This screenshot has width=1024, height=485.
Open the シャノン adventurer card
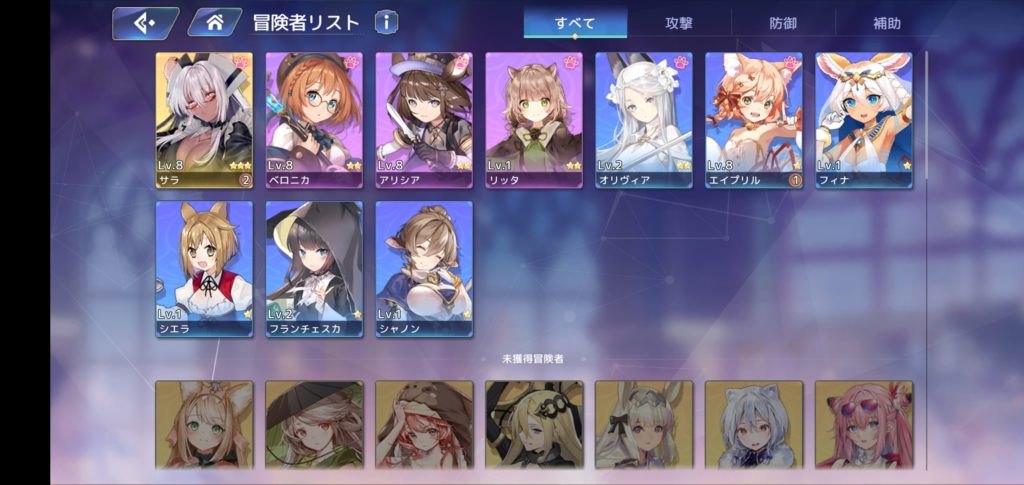click(424, 268)
